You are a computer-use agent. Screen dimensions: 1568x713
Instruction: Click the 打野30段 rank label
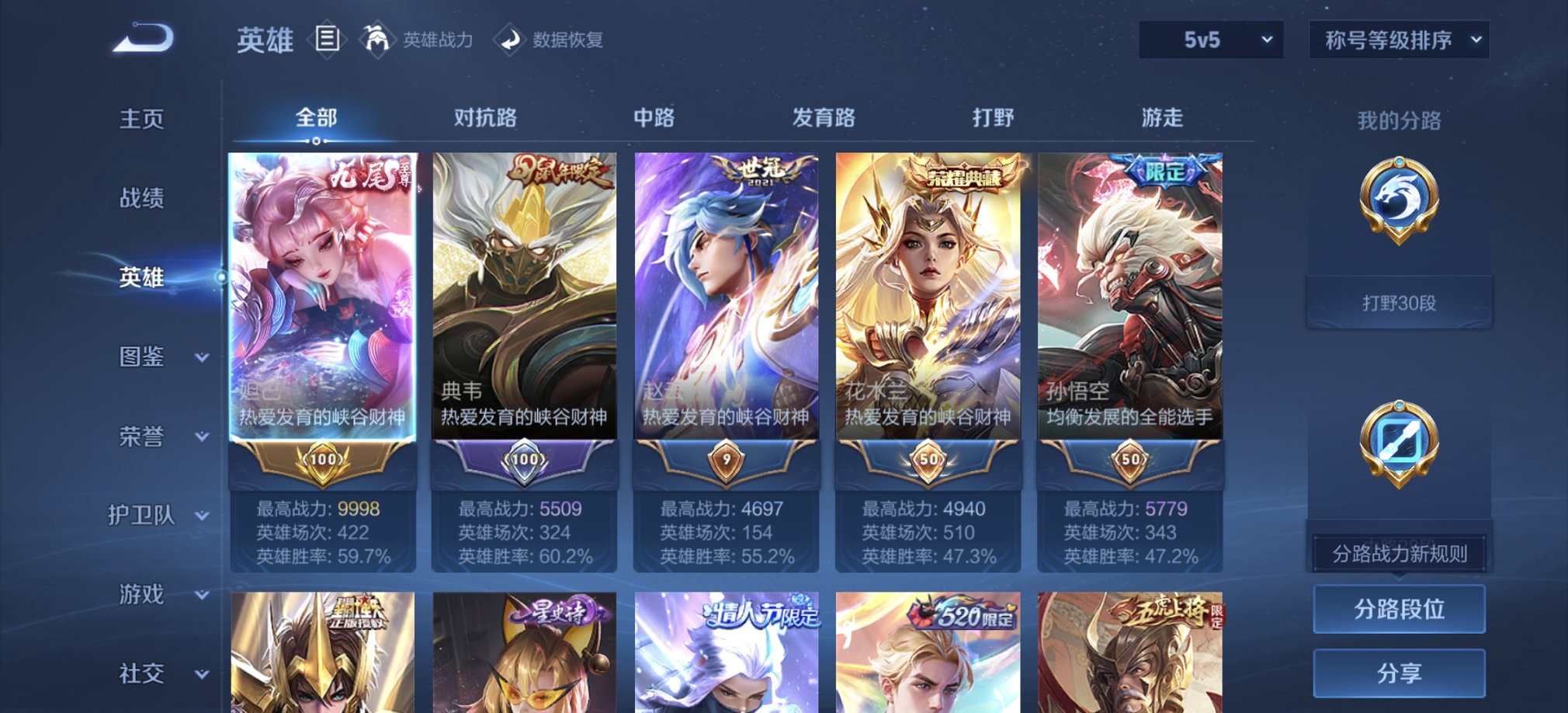(1397, 303)
